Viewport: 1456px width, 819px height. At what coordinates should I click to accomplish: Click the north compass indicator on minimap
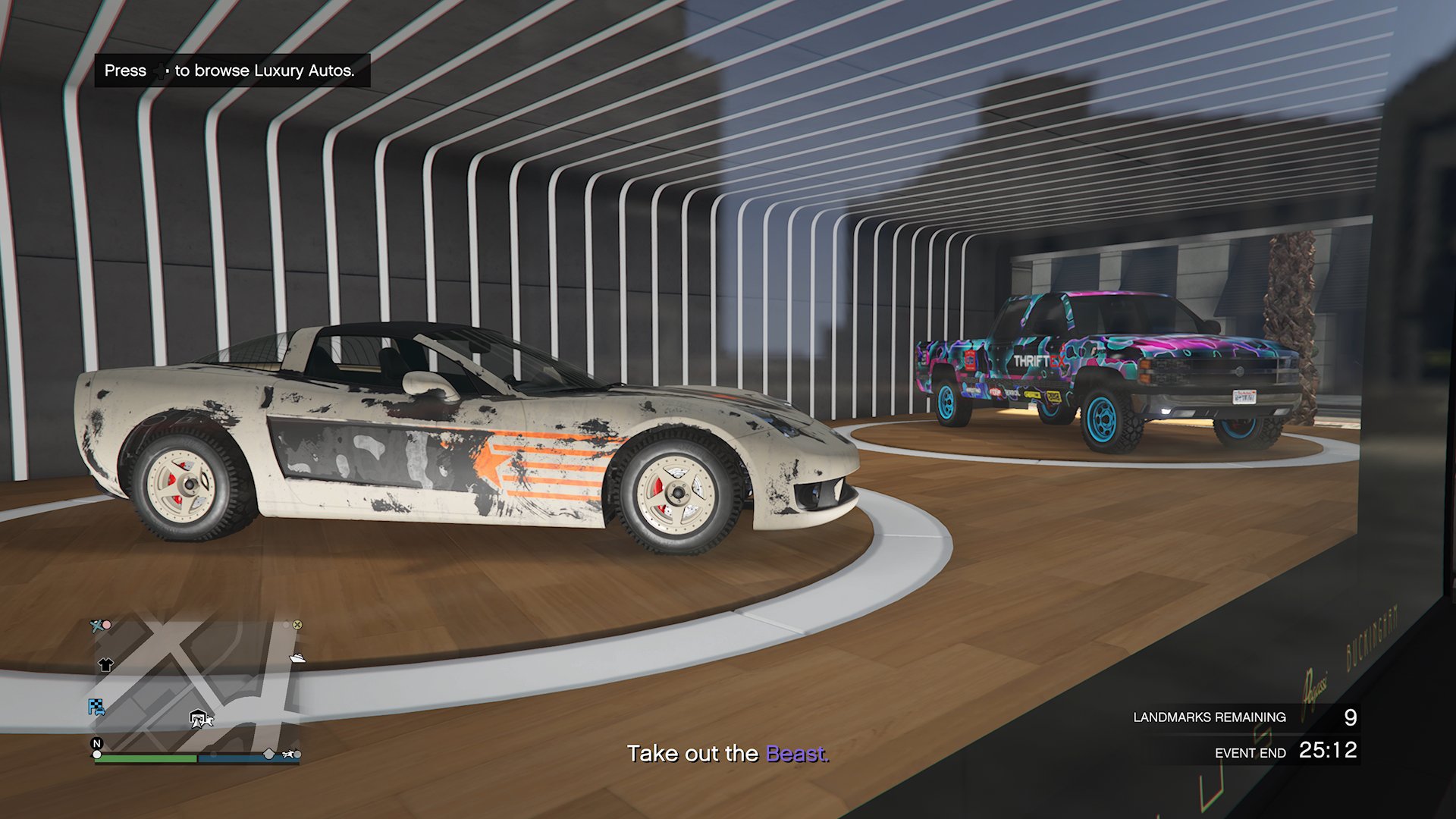coord(96,743)
